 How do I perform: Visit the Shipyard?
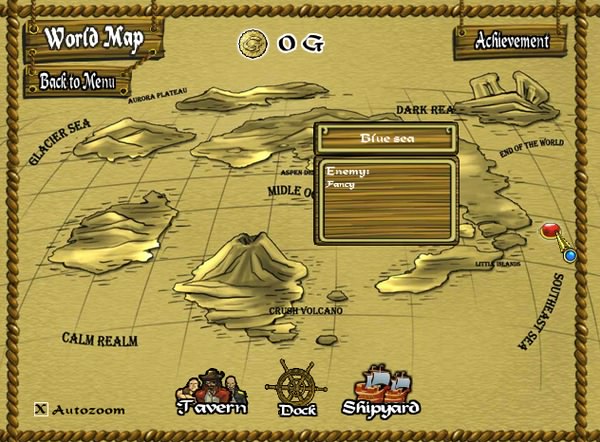[x=381, y=391]
